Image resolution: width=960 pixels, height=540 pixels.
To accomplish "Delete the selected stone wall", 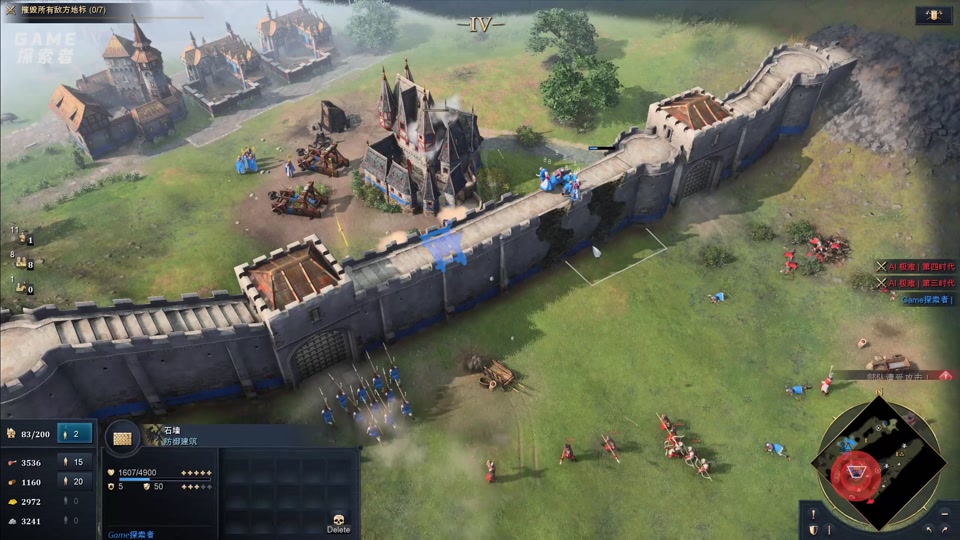I will pos(338,521).
